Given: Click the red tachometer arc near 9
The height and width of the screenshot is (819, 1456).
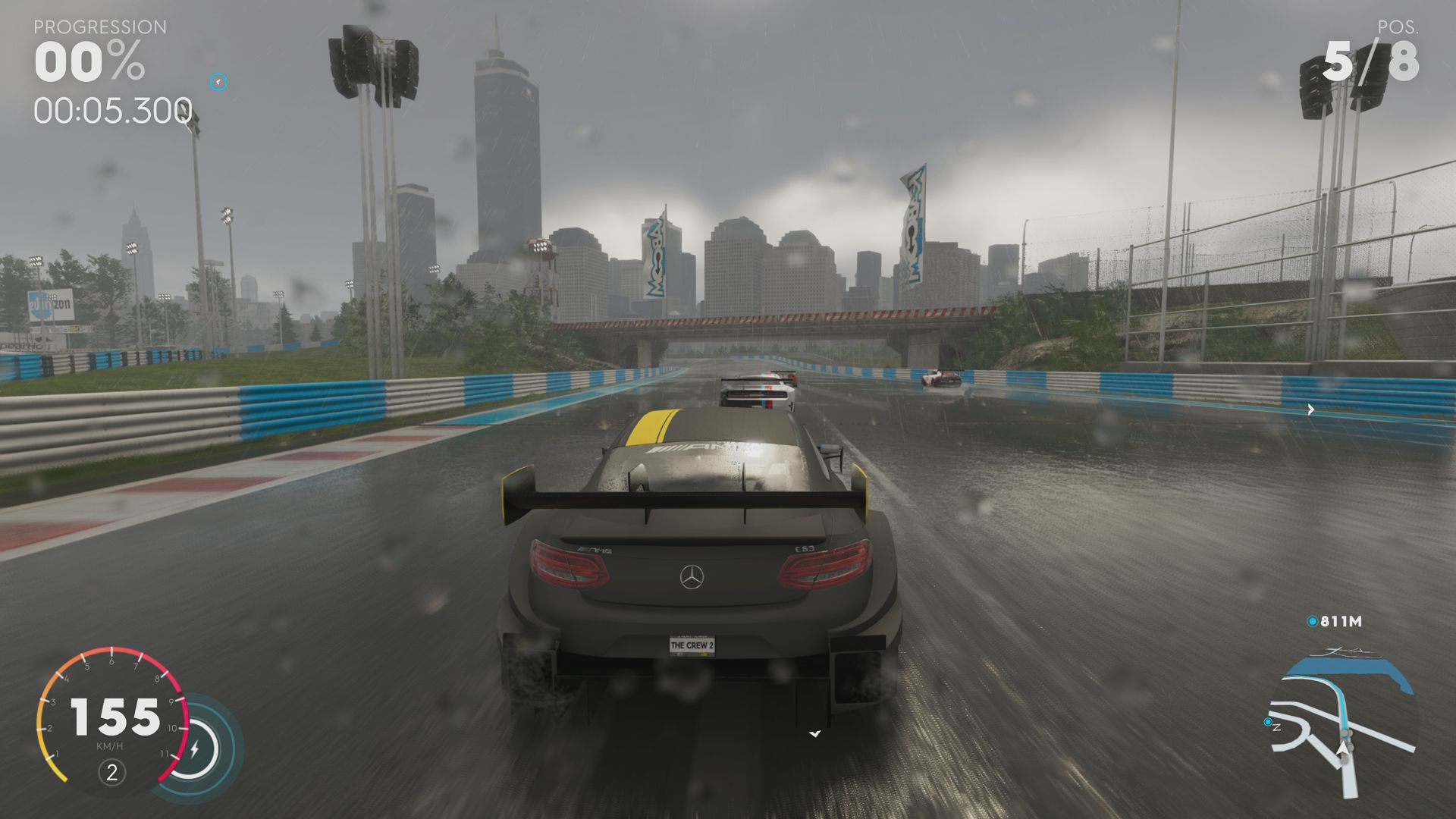Looking at the screenshot, I should [174, 701].
